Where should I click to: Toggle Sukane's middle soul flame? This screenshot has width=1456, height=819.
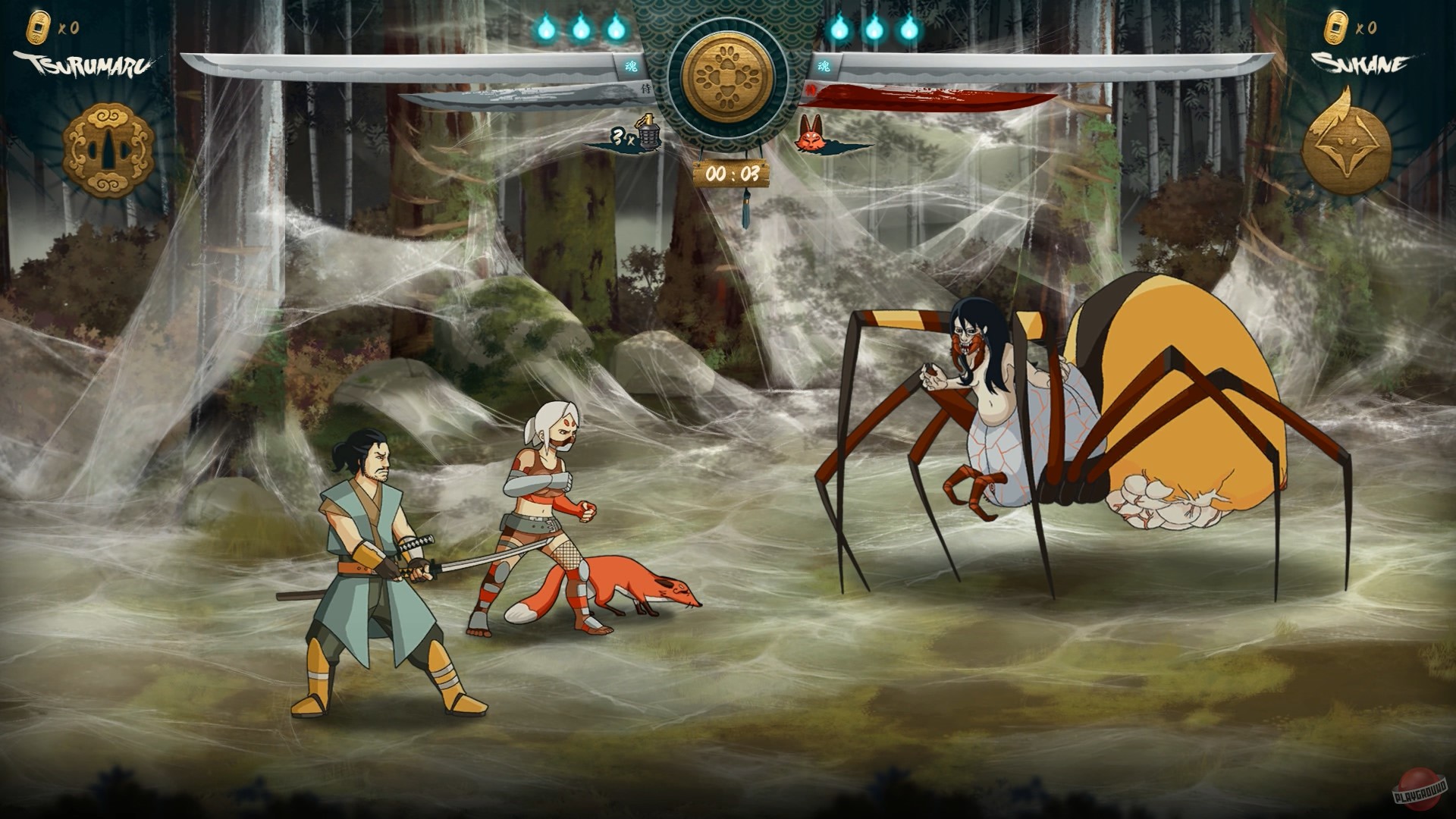pyautogui.click(x=874, y=27)
